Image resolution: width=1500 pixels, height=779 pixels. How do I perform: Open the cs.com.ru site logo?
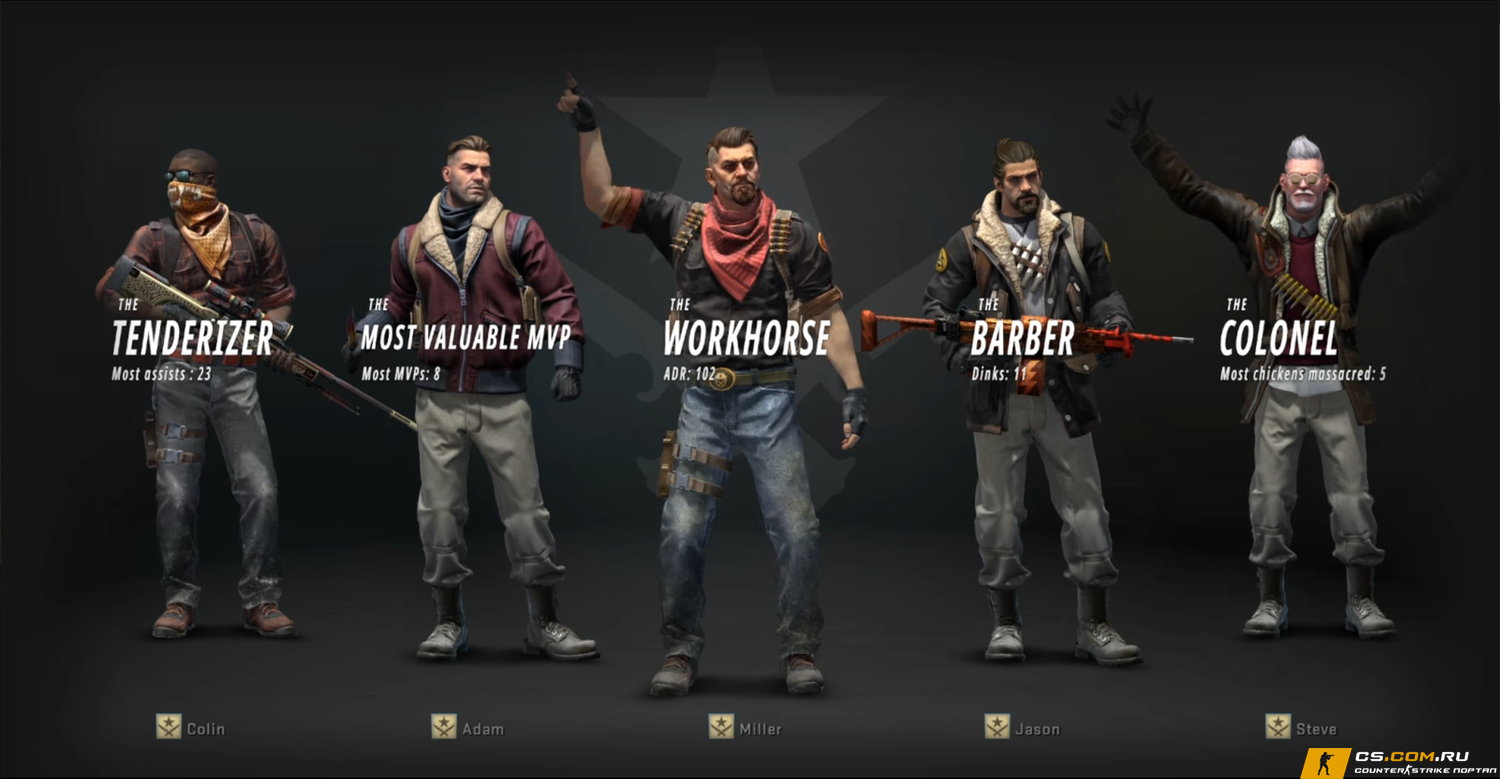tap(1410, 763)
